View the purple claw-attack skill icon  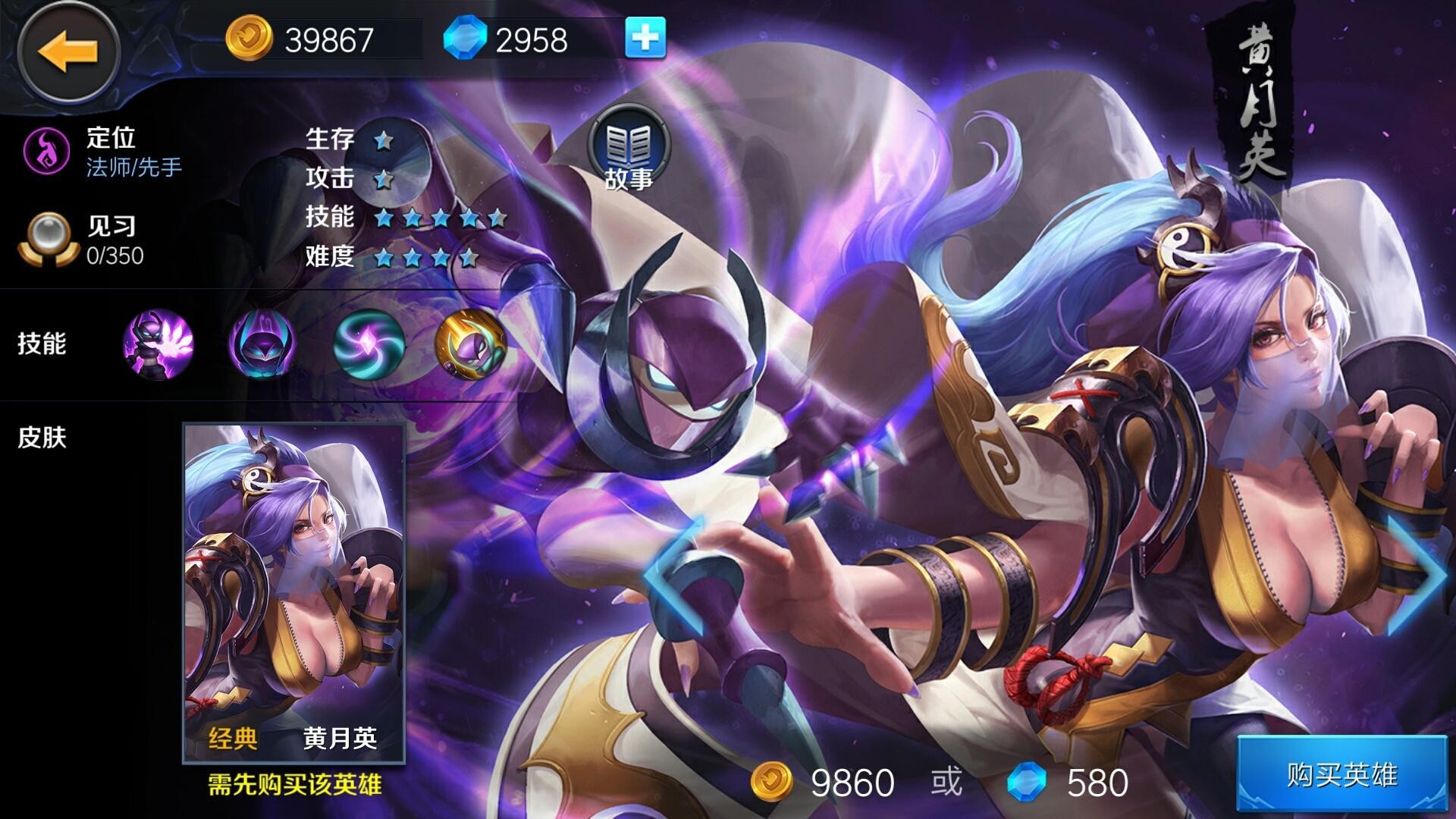coord(158,344)
